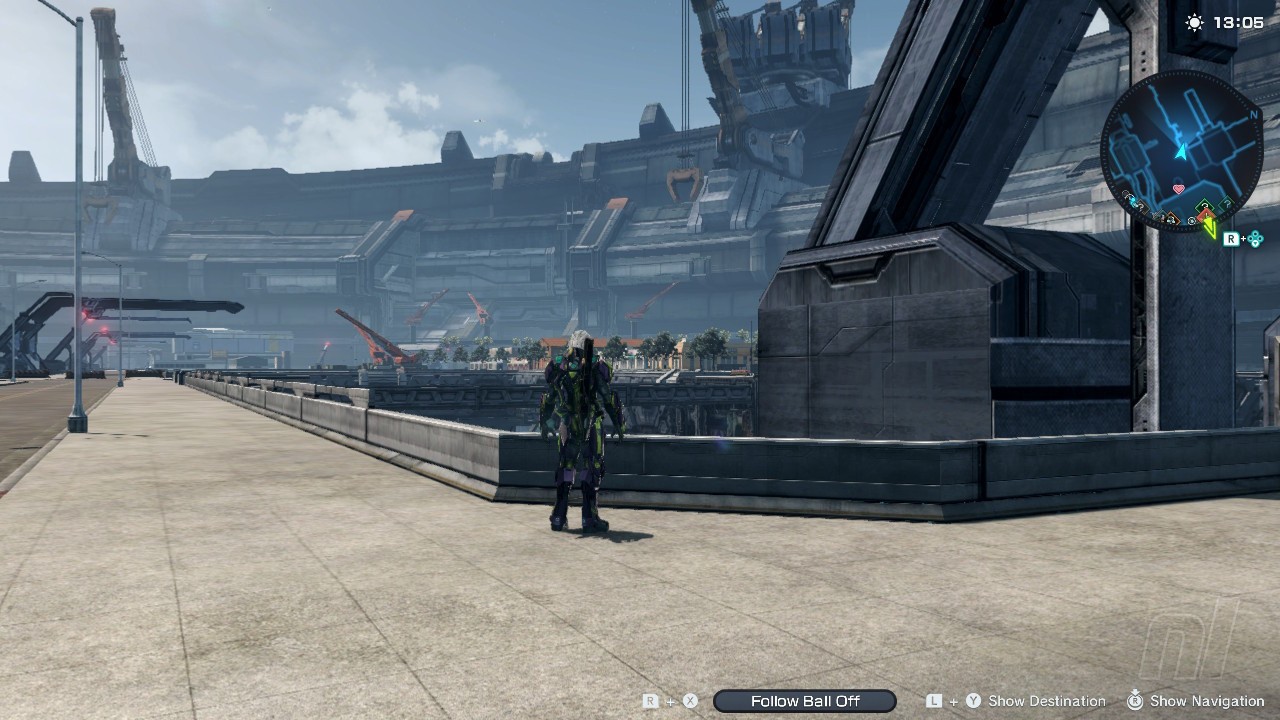Open the circular minimap
Image resolution: width=1280 pixels, height=720 pixels.
1181,150
